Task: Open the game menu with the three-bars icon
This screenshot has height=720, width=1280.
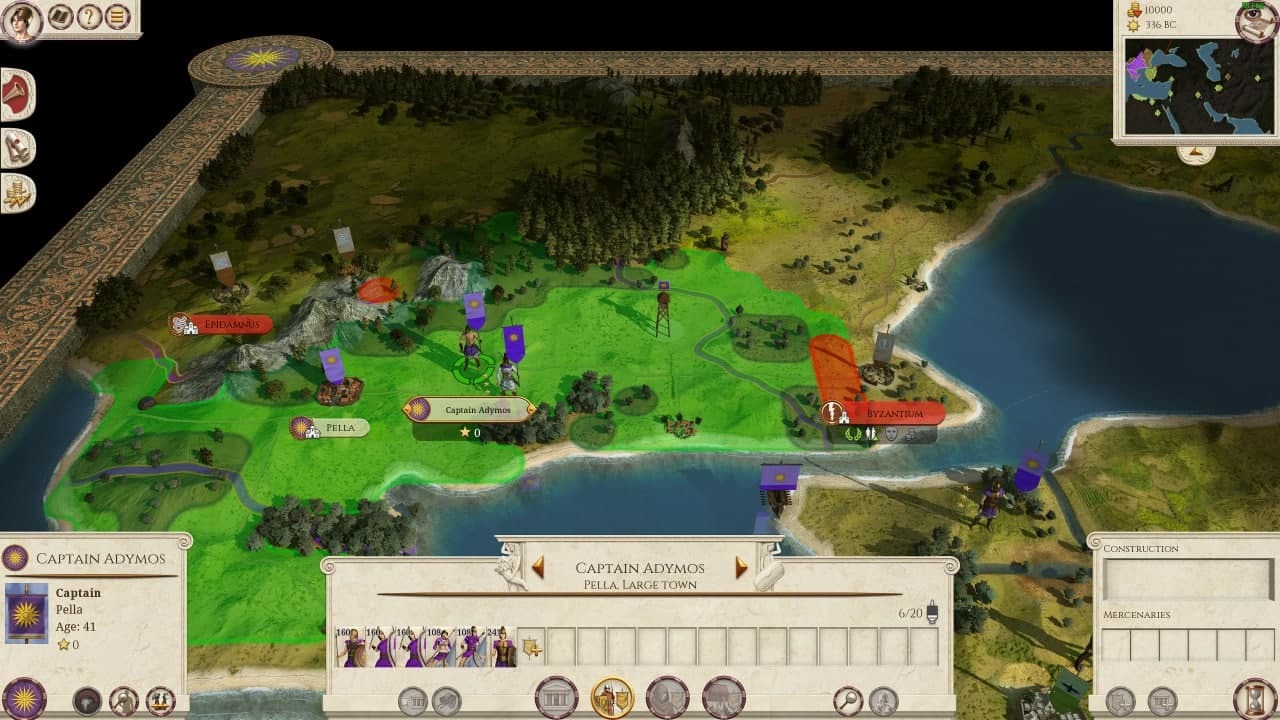Action: point(117,18)
